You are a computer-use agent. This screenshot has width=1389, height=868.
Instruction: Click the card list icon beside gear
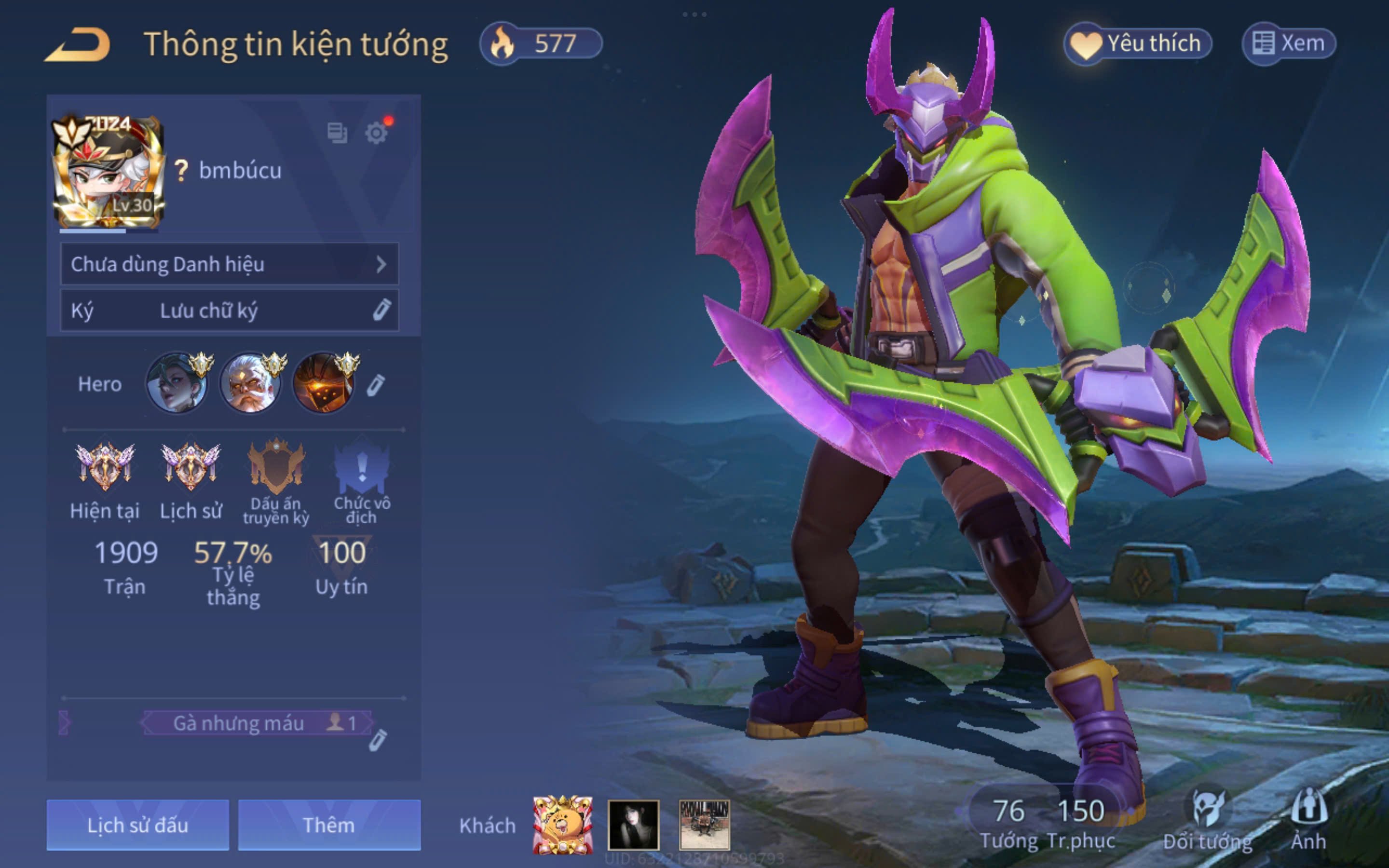(337, 133)
